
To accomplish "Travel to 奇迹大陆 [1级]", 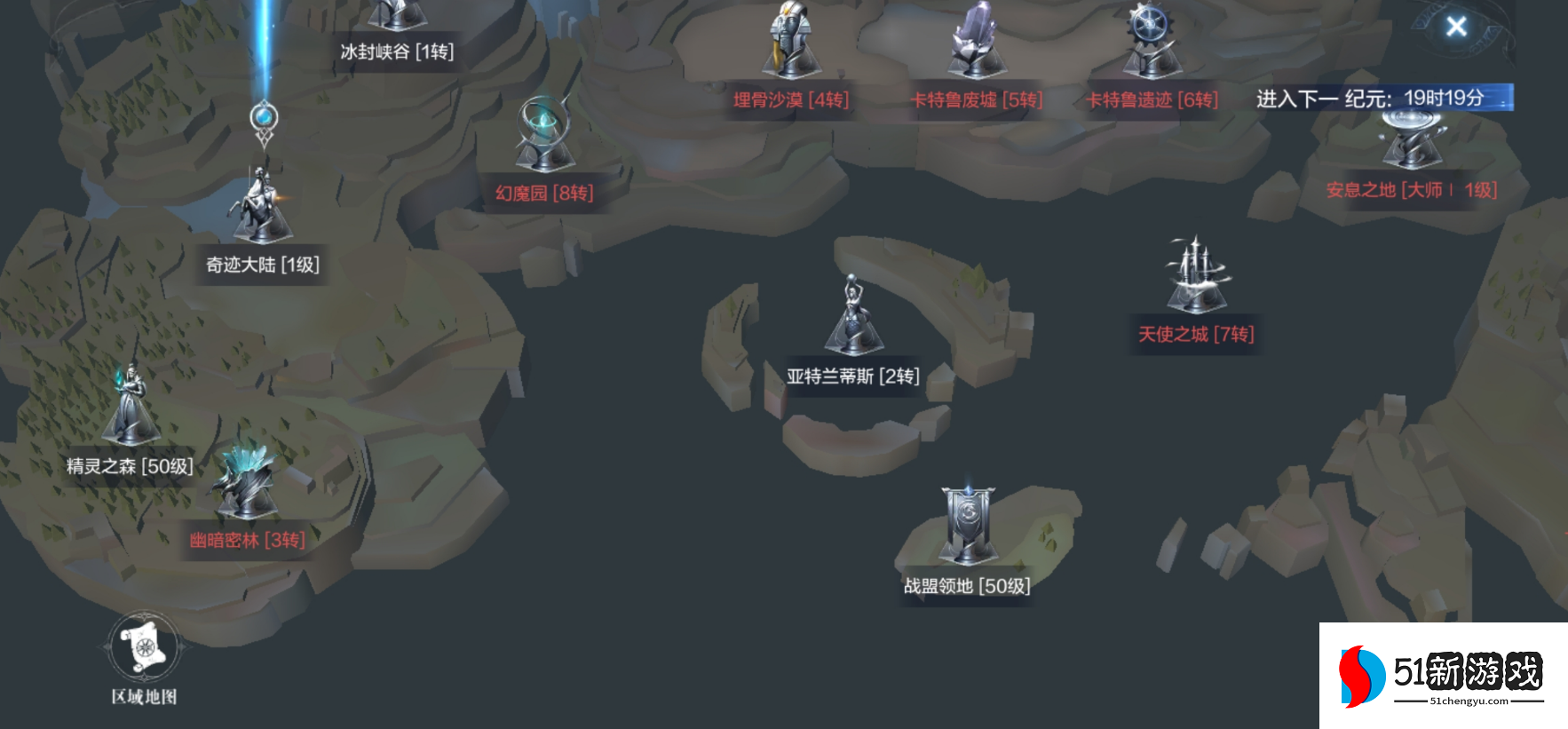I will click(262, 264).
